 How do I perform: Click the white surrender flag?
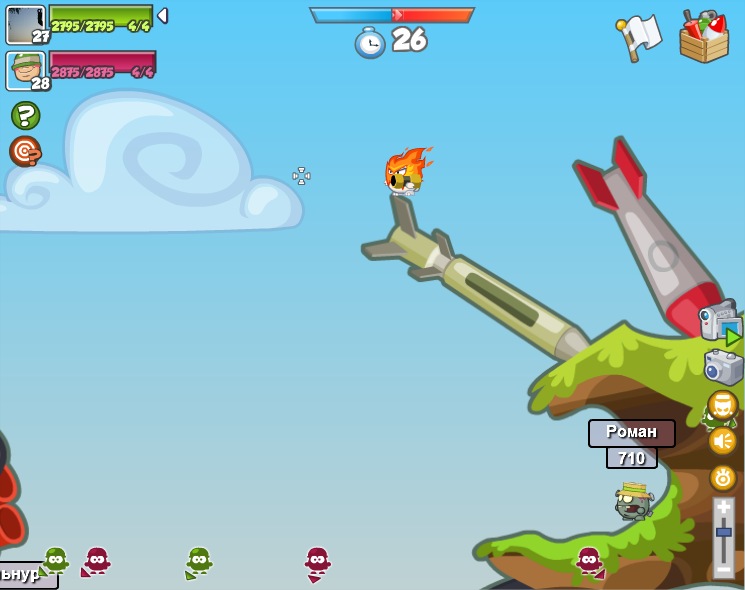tap(640, 38)
